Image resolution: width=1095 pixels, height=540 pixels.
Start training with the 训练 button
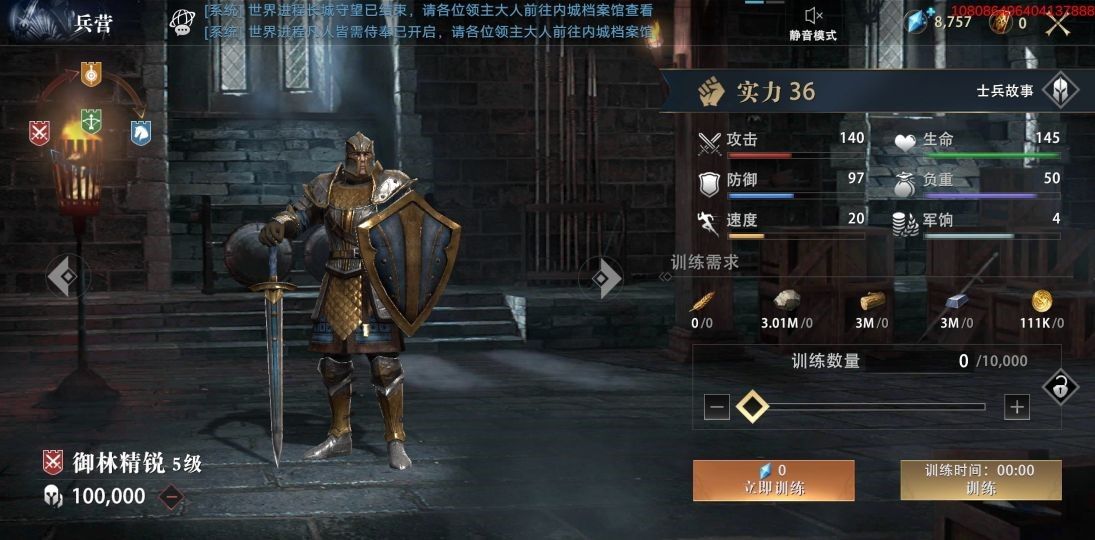click(x=980, y=480)
